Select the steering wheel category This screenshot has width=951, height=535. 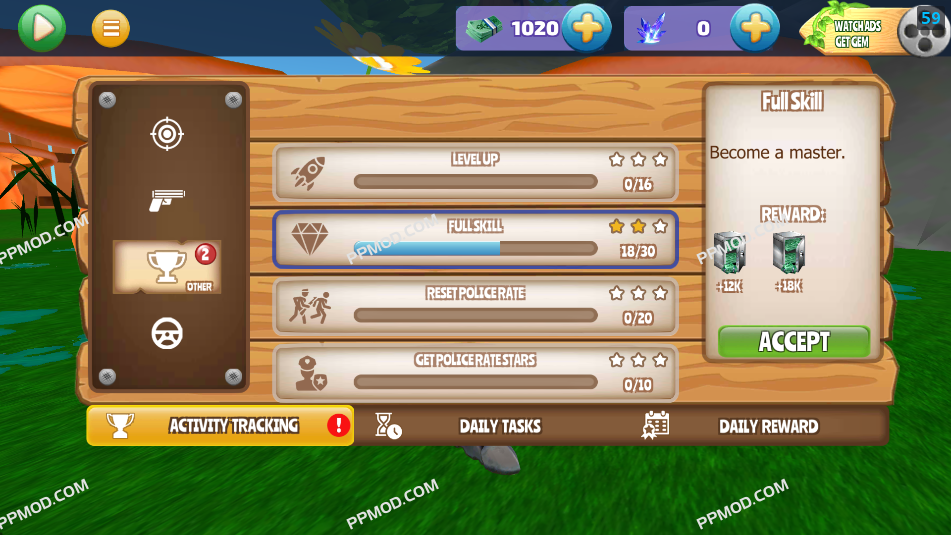tap(167, 333)
